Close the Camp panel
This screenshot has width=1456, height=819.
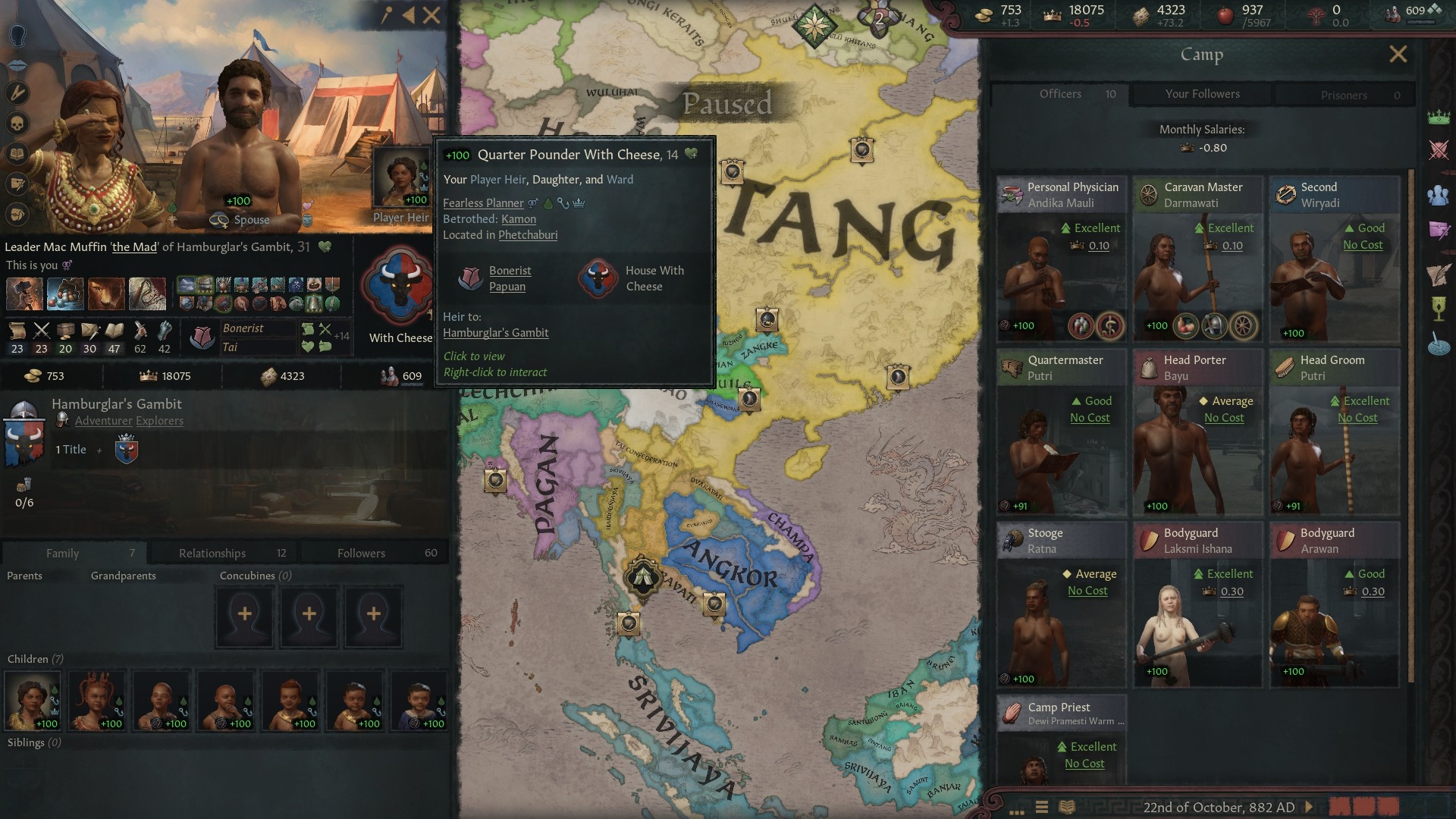[x=1398, y=55]
